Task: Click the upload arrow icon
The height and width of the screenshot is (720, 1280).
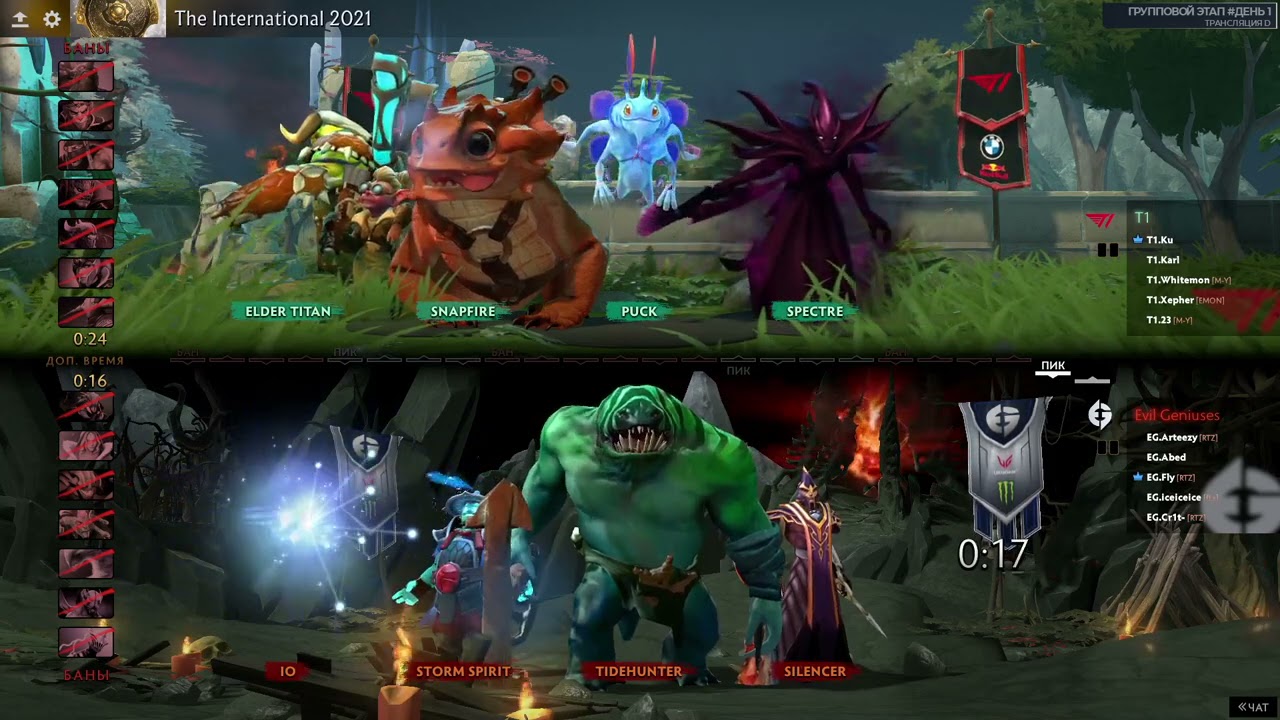Action: pyautogui.click(x=19, y=19)
